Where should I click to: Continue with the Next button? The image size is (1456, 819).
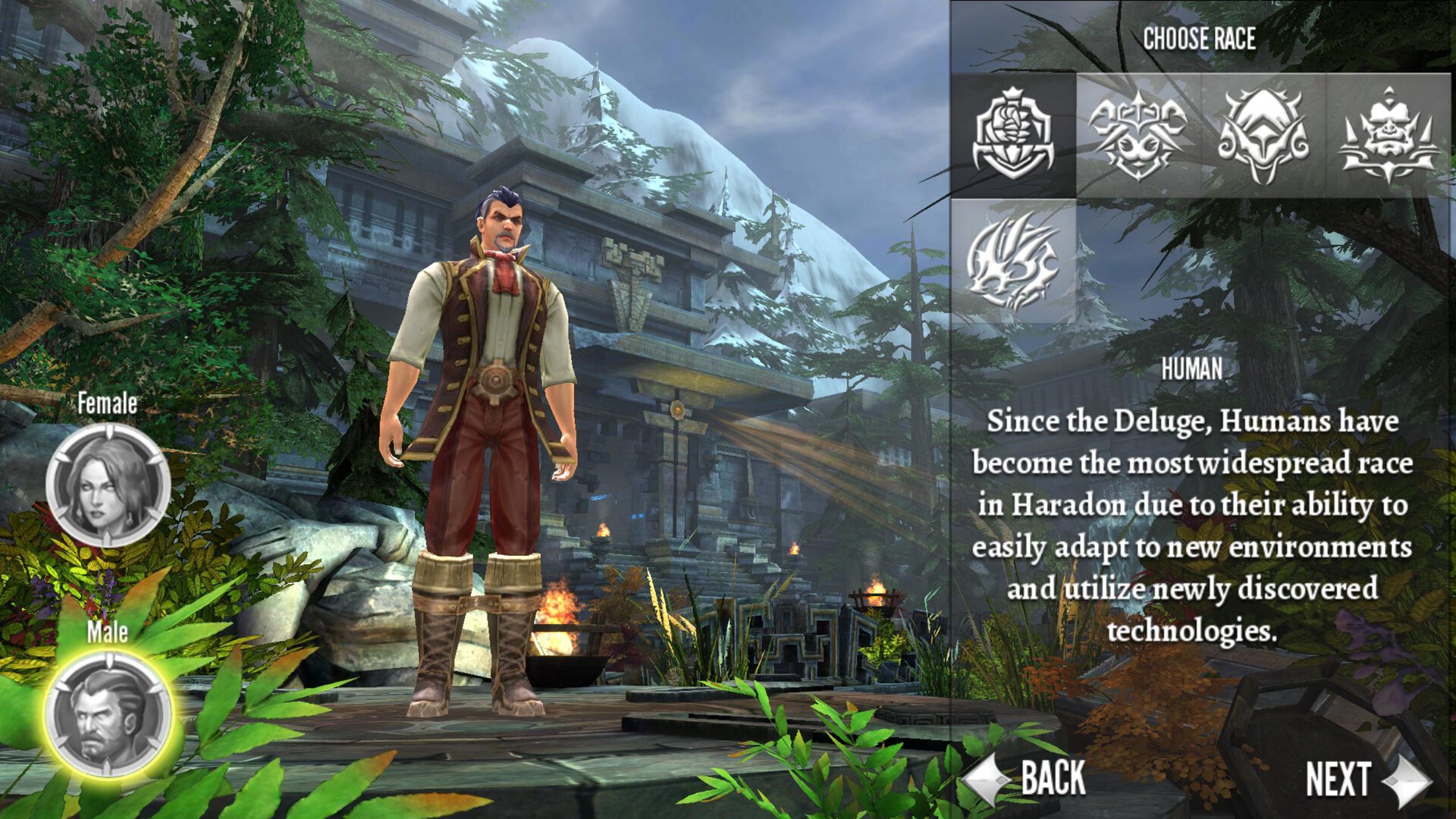tap(1365, 780)
